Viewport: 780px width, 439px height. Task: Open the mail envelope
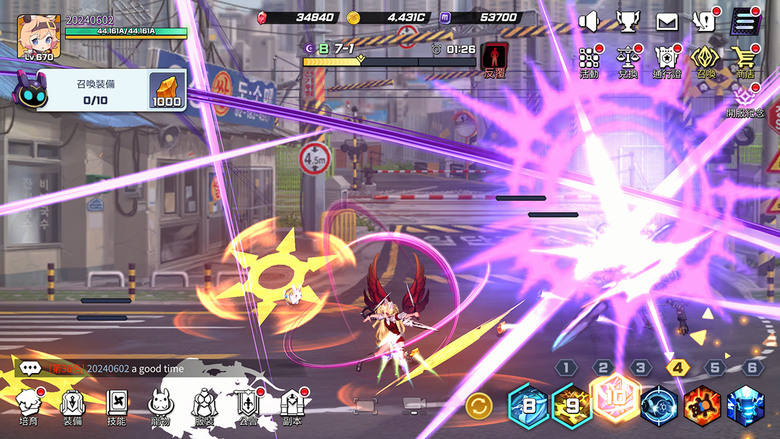pos(667,20)
